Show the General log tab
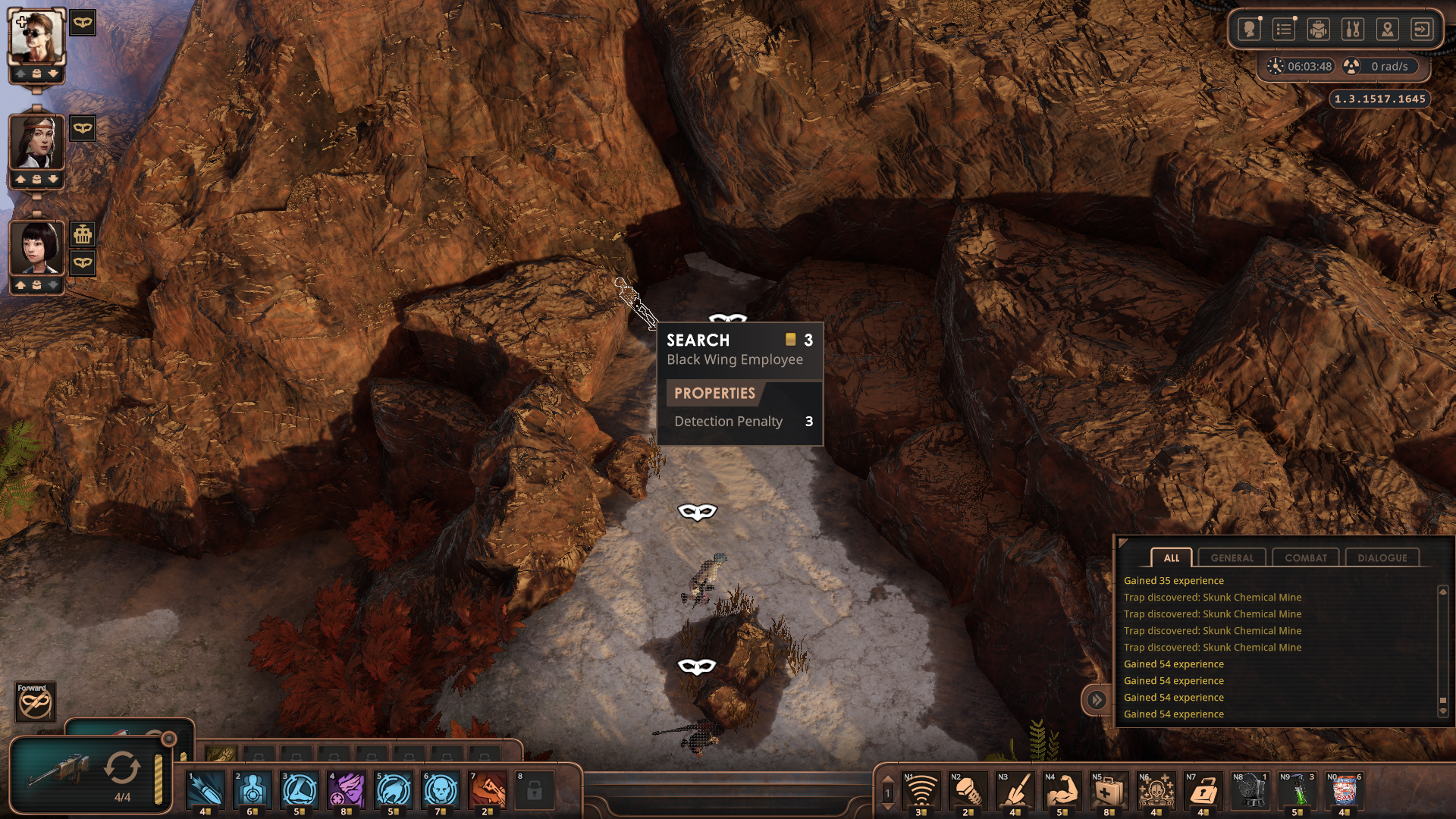Image resolution: width=1456 pixels, height=819 pixels. (x=1232, y=557)
